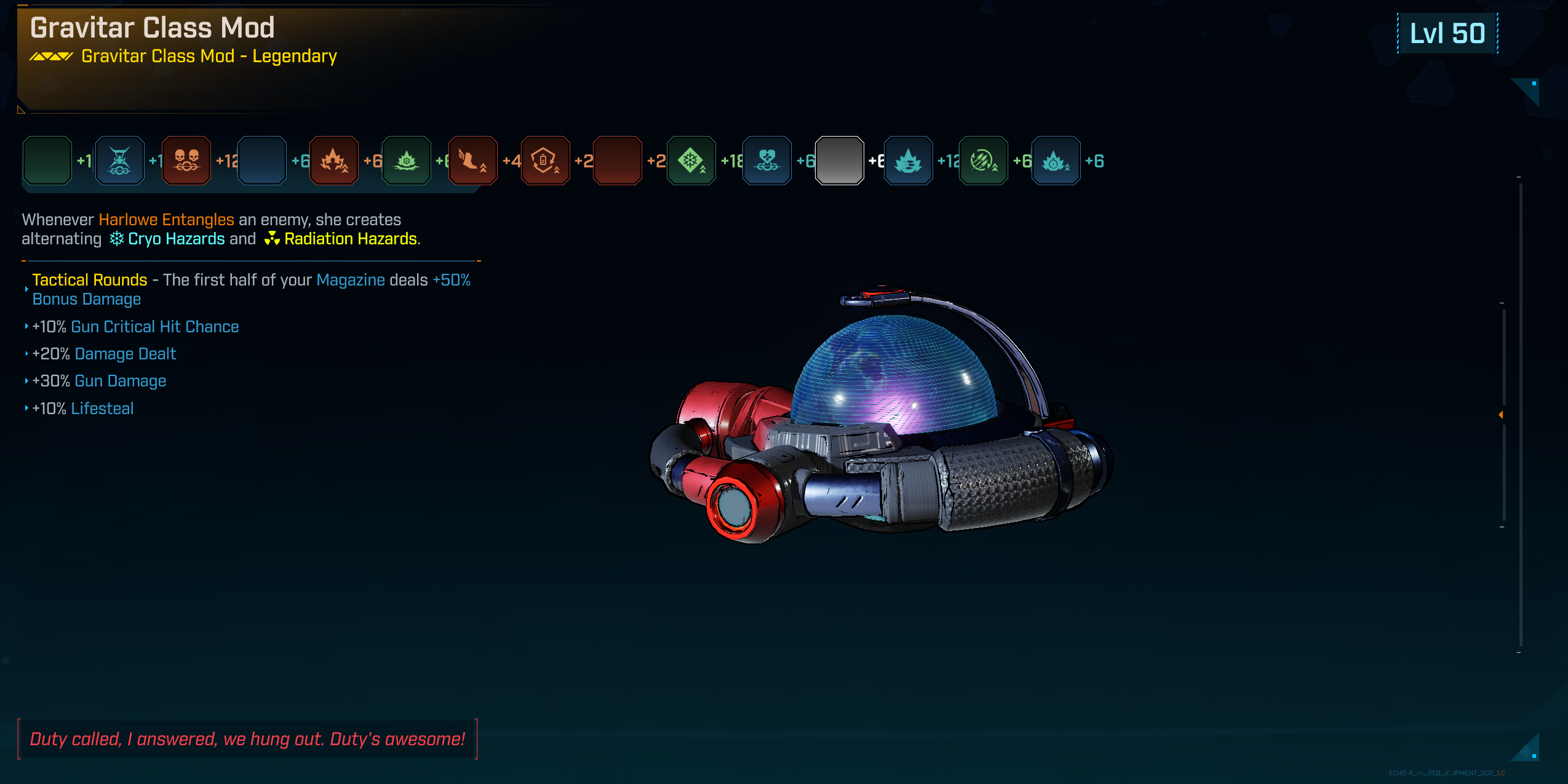Inspect the blue figure with raised arms skill
The width and height of the screenshot is (1568, 784).
click(120, 161)
